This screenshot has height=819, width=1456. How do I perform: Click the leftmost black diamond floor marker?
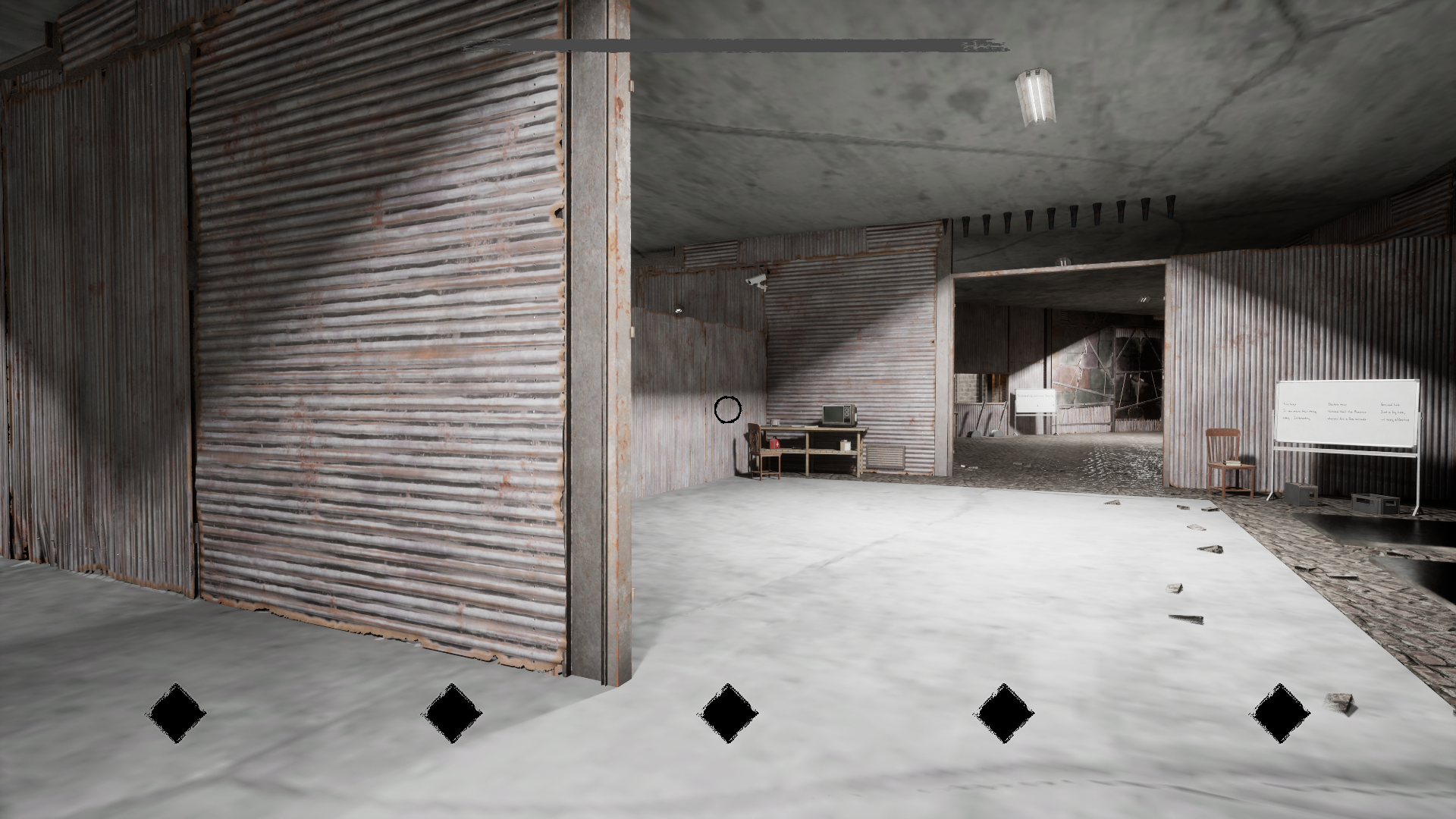[x=176, y=713]
